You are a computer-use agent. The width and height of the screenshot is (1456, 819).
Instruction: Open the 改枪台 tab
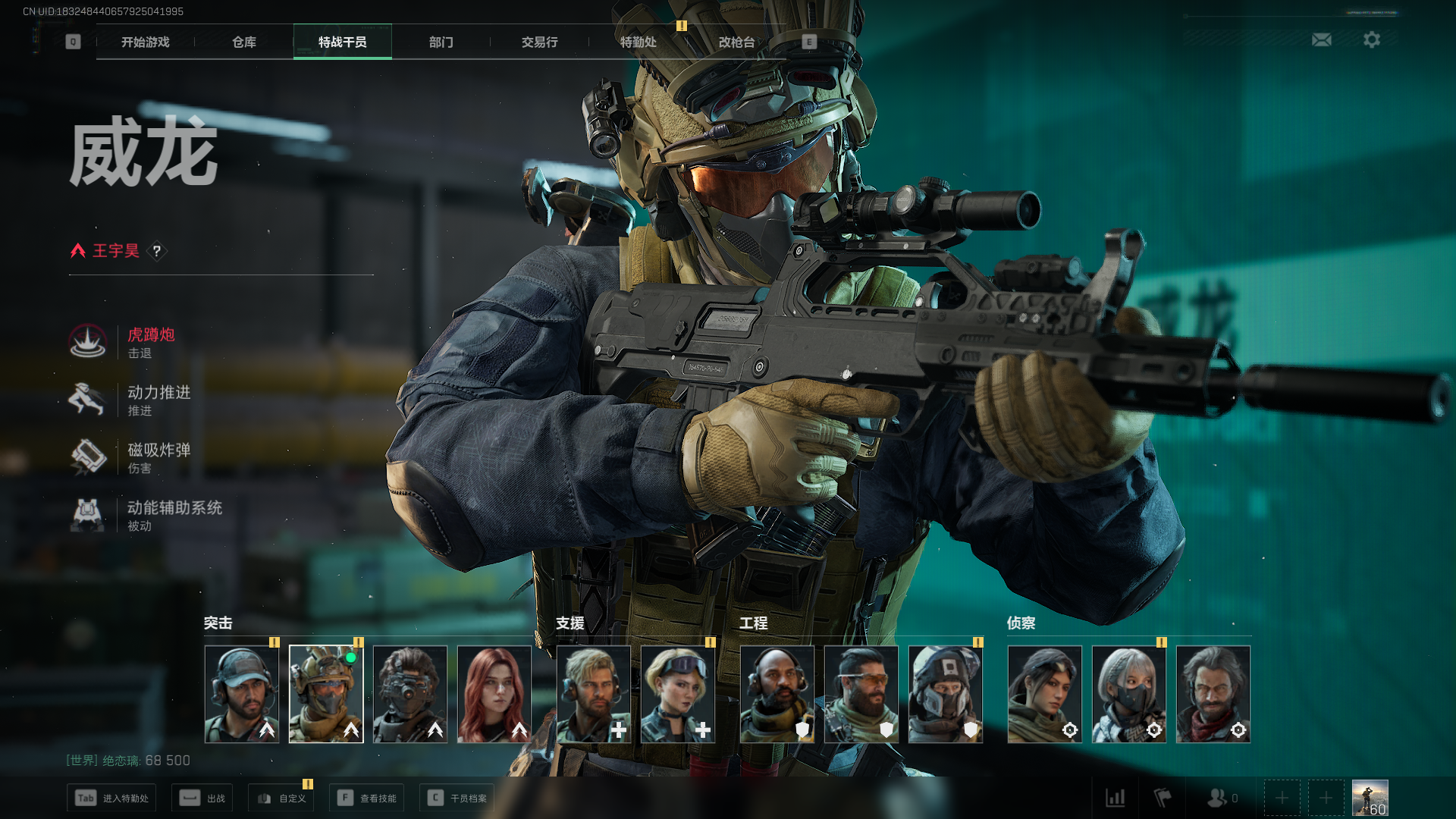[x=736, y=42]
